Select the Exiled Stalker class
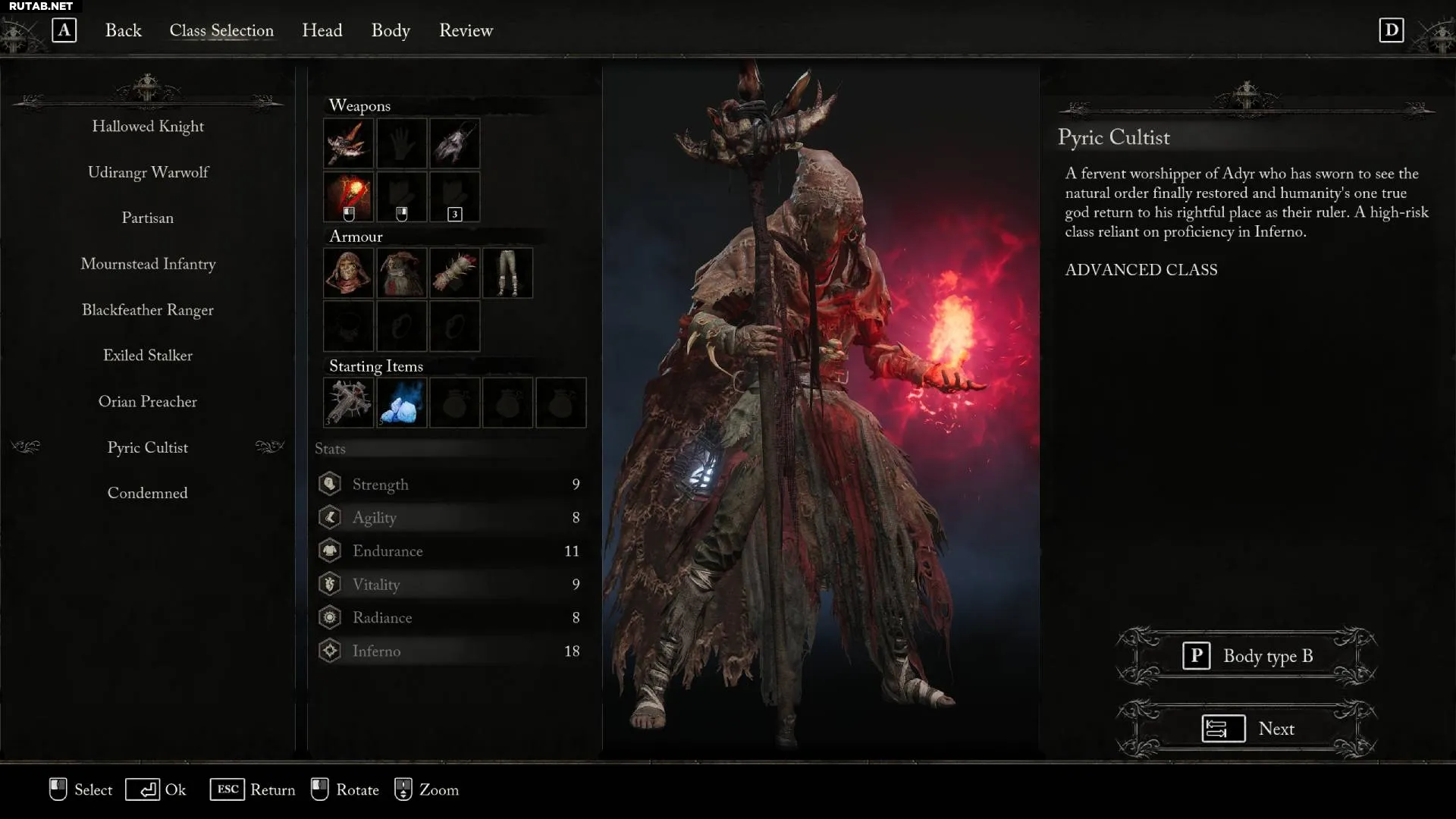Image resolution: width=1456 pixels, height=819 pixels. point(148,356)
